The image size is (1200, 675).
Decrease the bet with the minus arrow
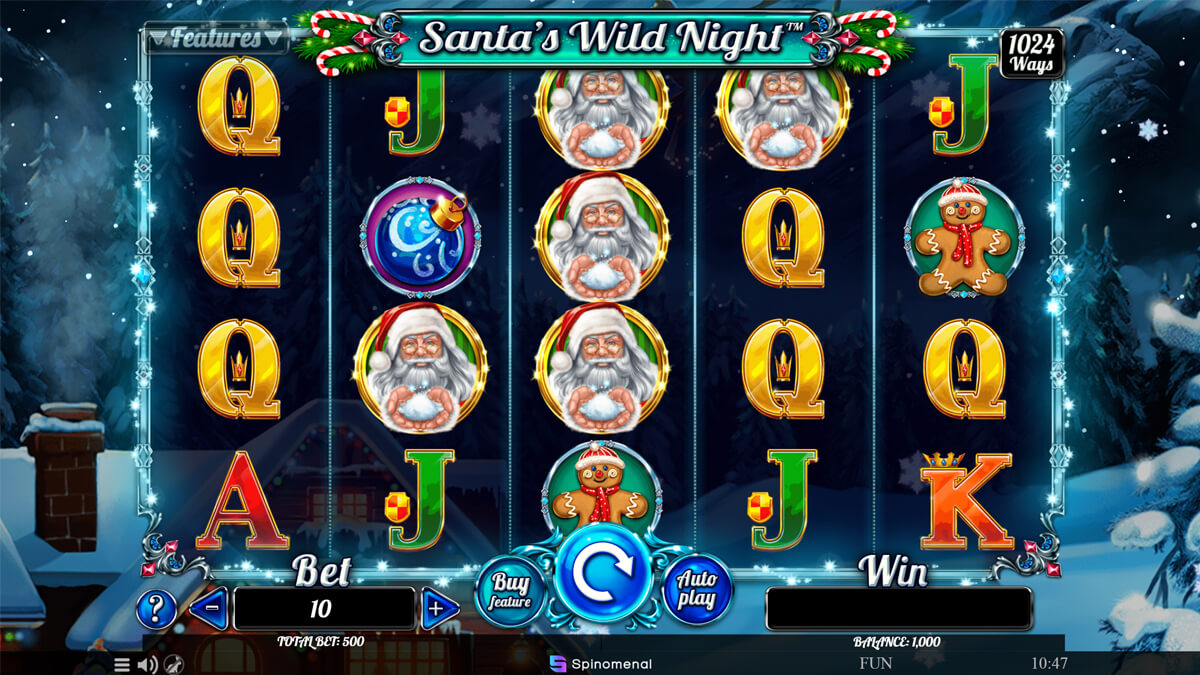point(209,608)
